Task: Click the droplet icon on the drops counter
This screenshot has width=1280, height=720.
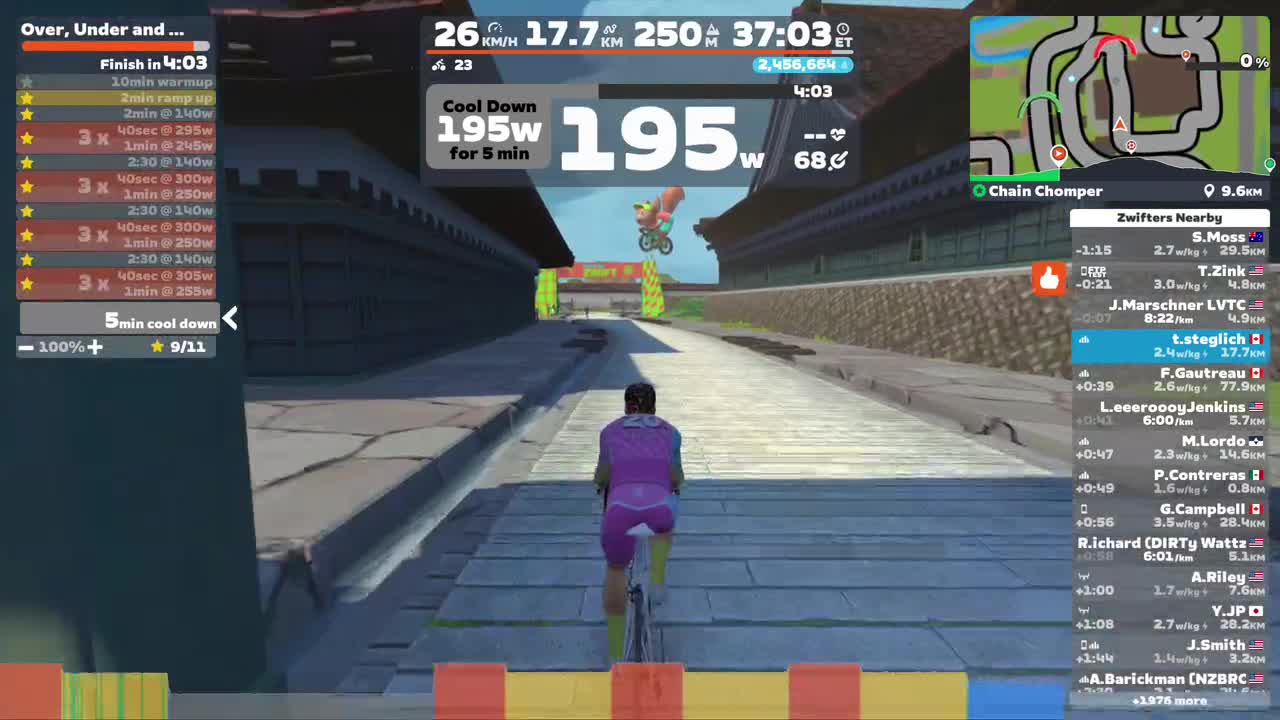Action: (x=845, y=64)
